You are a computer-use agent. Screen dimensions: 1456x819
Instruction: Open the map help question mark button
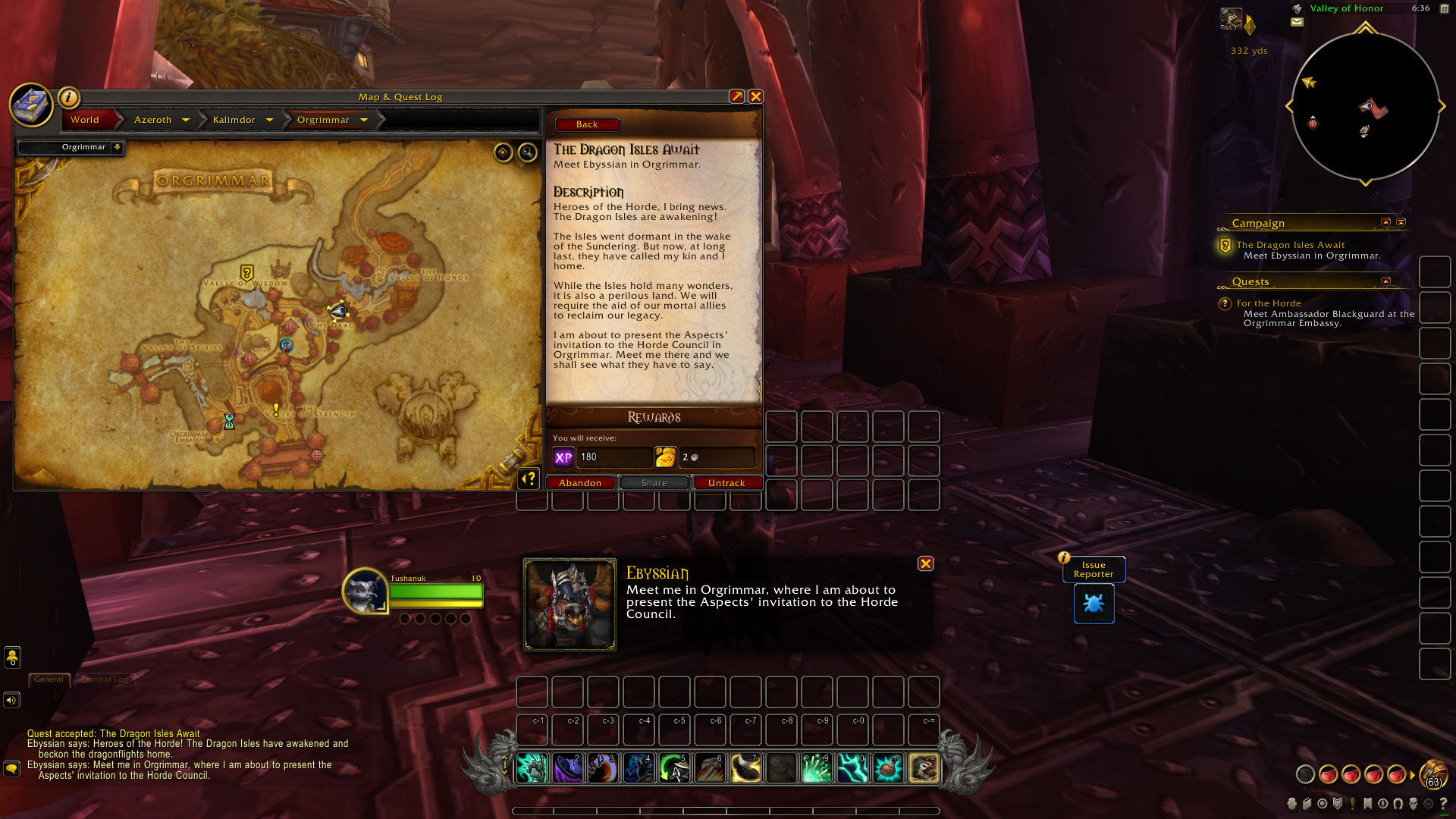pos(529,479)
